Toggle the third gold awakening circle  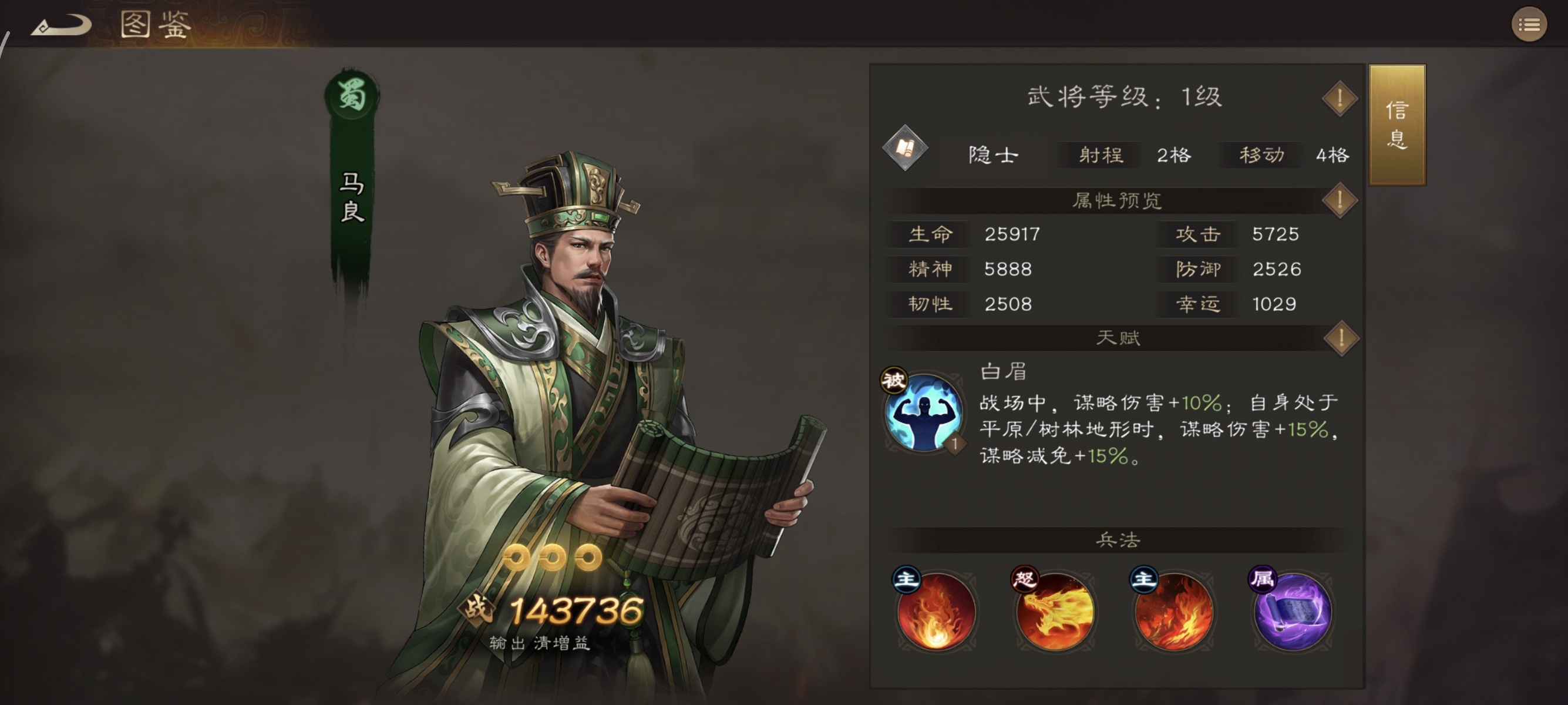click(x=586, y=556)
